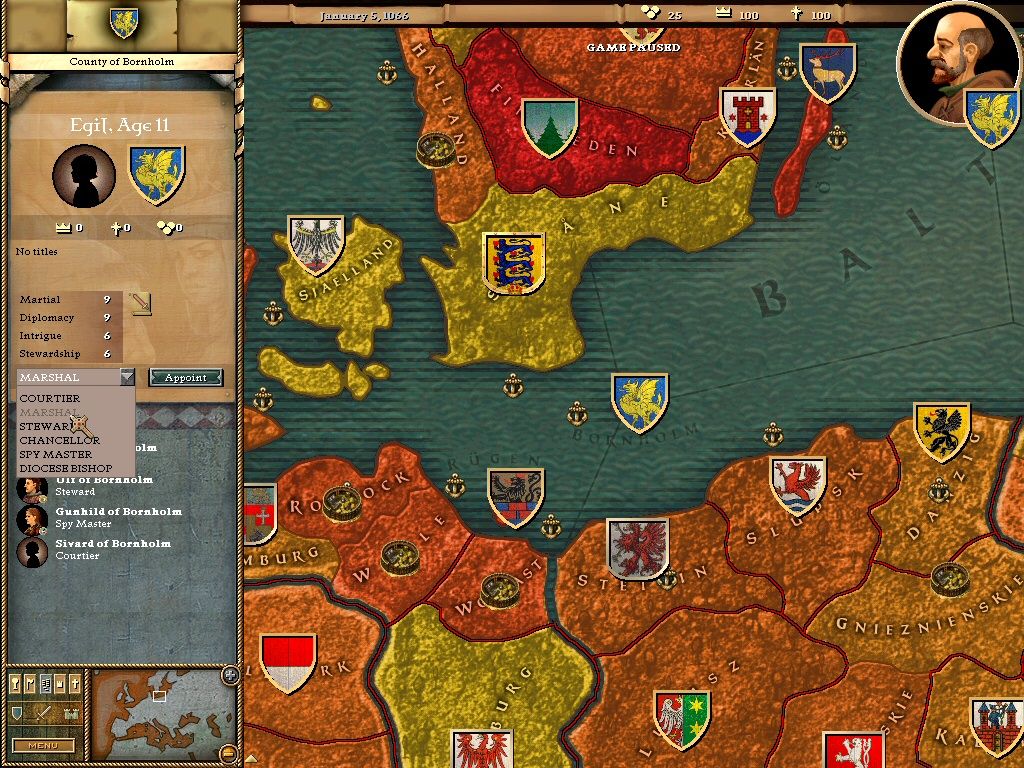
Task: Click the castle icon above the Menu button
Action: [x=70, y=714]
